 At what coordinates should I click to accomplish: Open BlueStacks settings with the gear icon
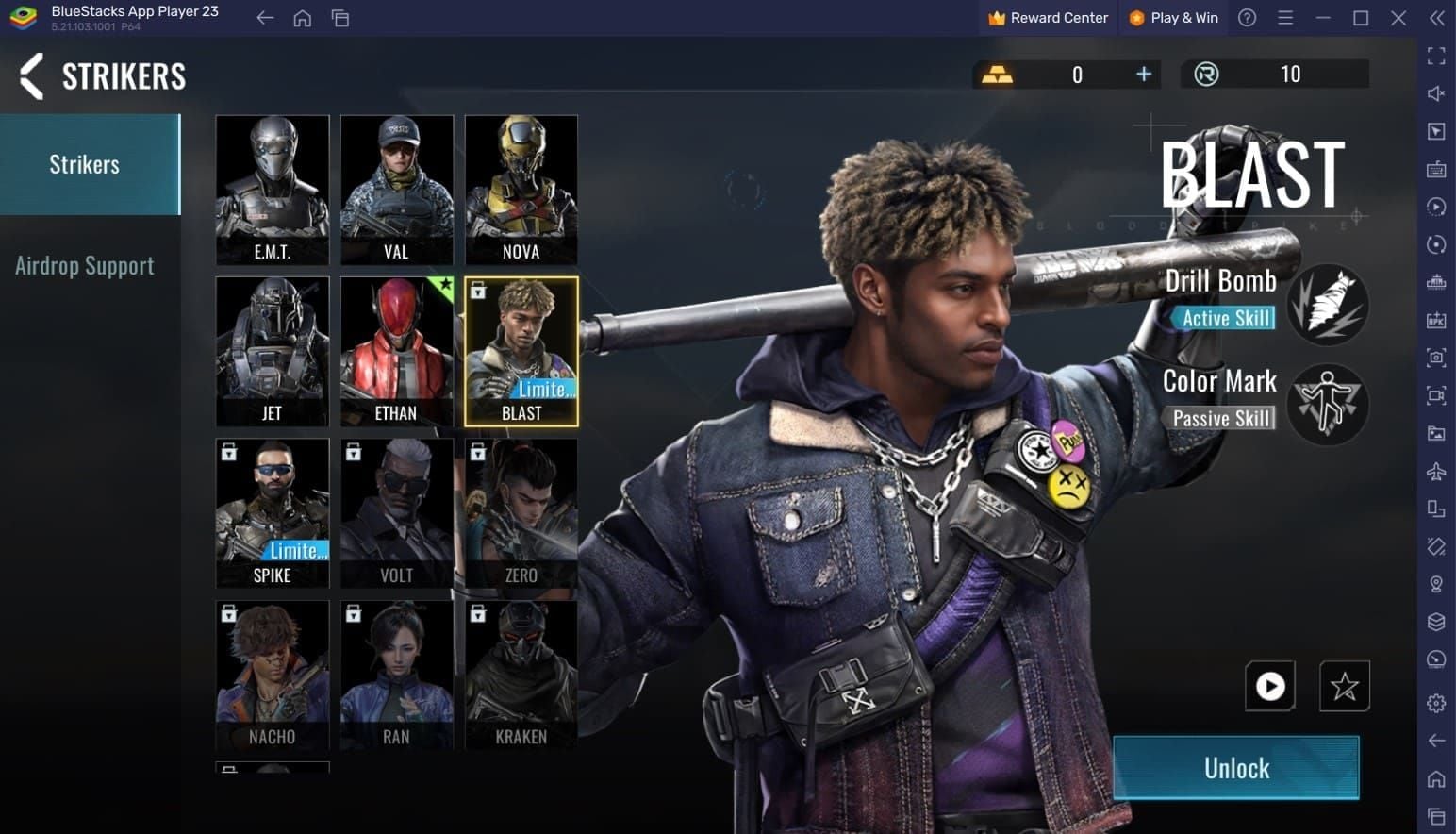pyautogui.click(x=1436, y=696)
